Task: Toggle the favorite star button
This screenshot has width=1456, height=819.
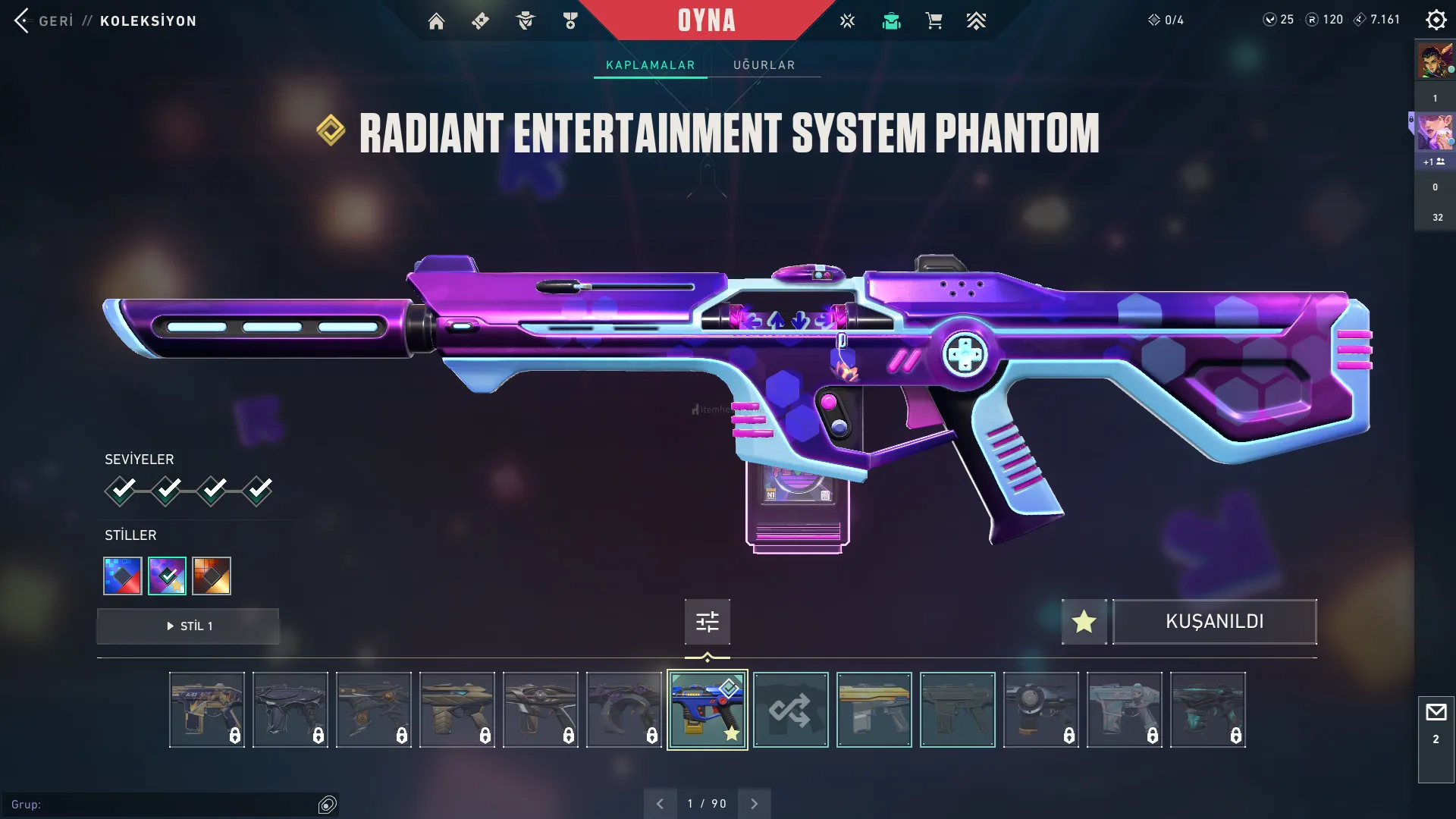Action: 1084,622
